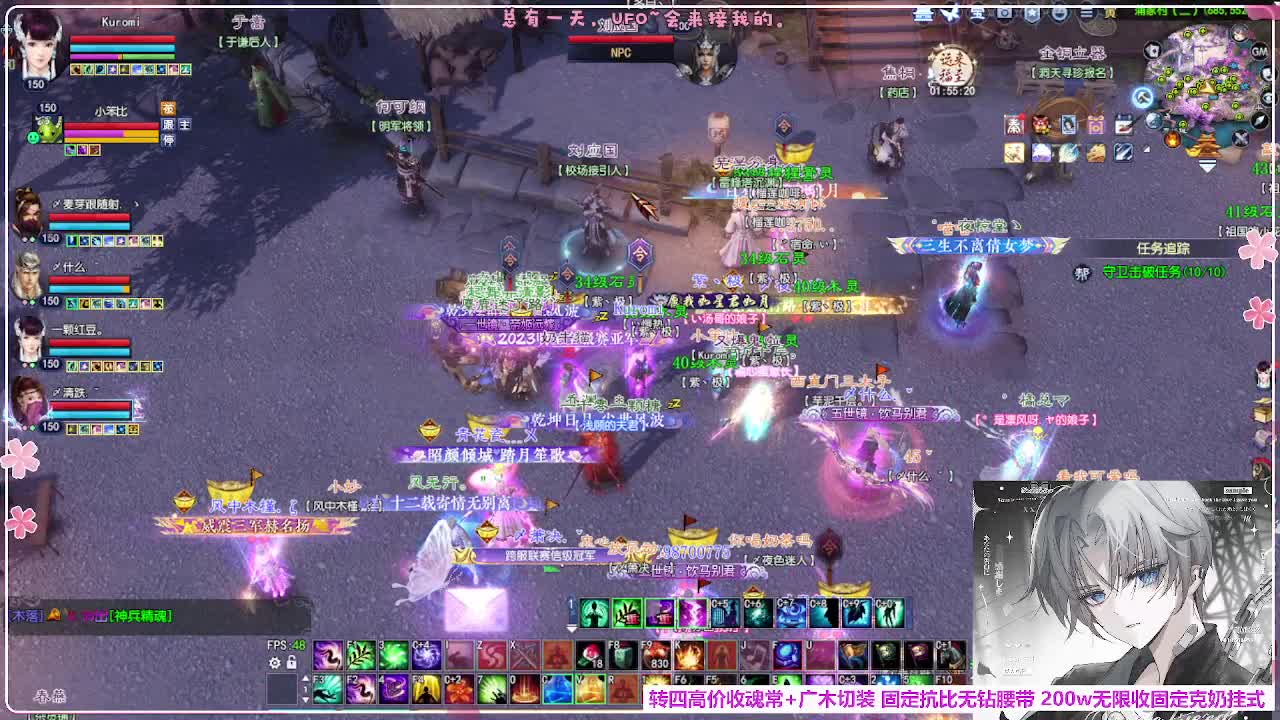Collapse the top quickbar via its small triangle
The image size is (1280, 720).
[x=571, y=630]
